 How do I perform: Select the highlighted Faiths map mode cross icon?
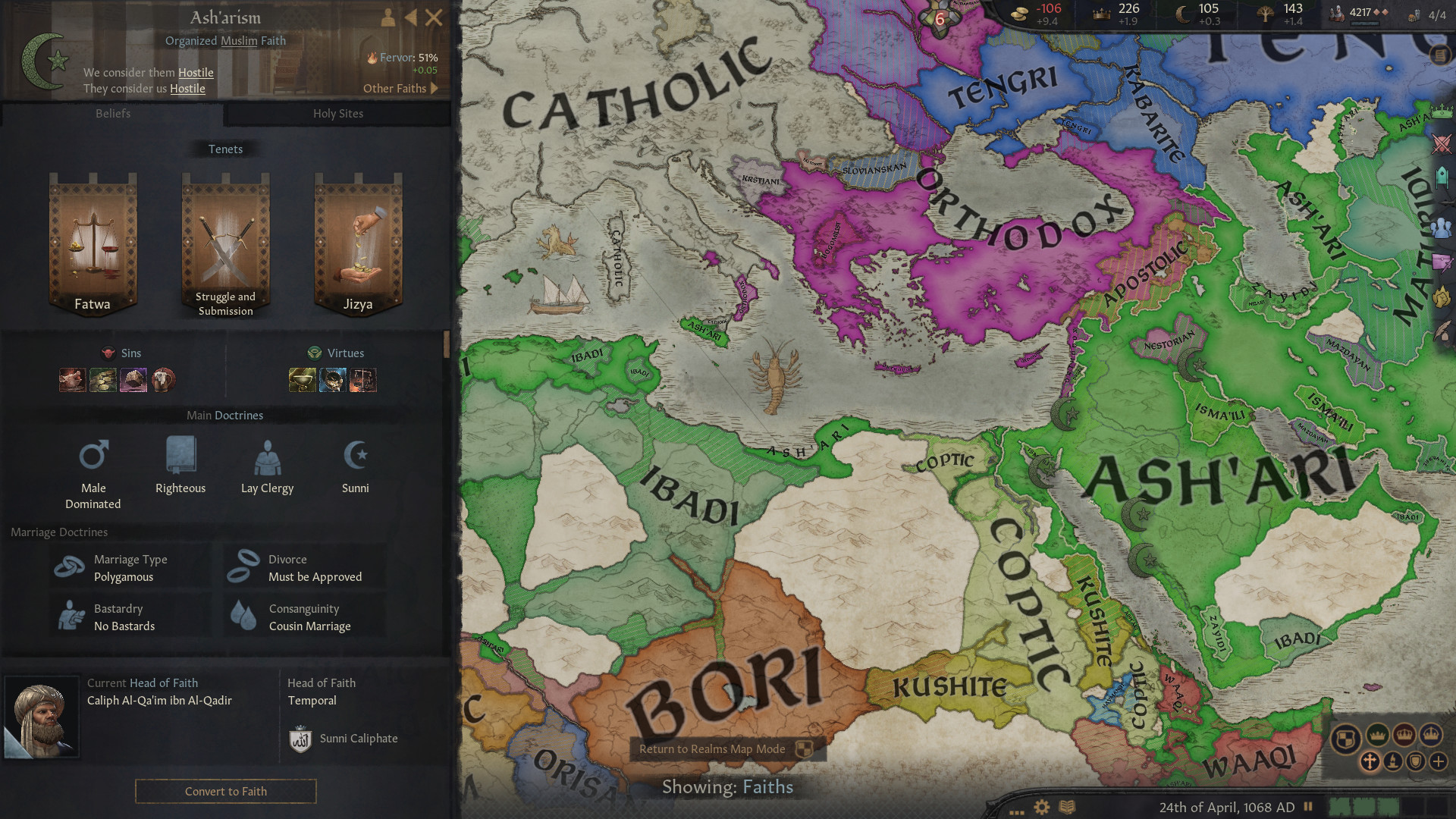pos(1370,761)
